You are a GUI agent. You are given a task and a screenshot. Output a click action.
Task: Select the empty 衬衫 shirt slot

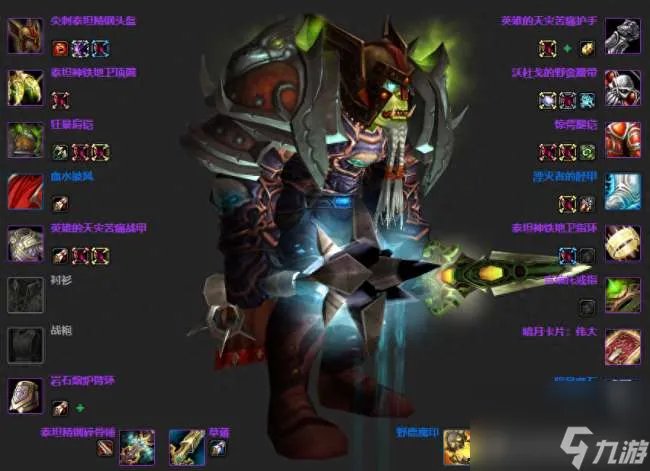pyautogui.click(x=25, y=295)
